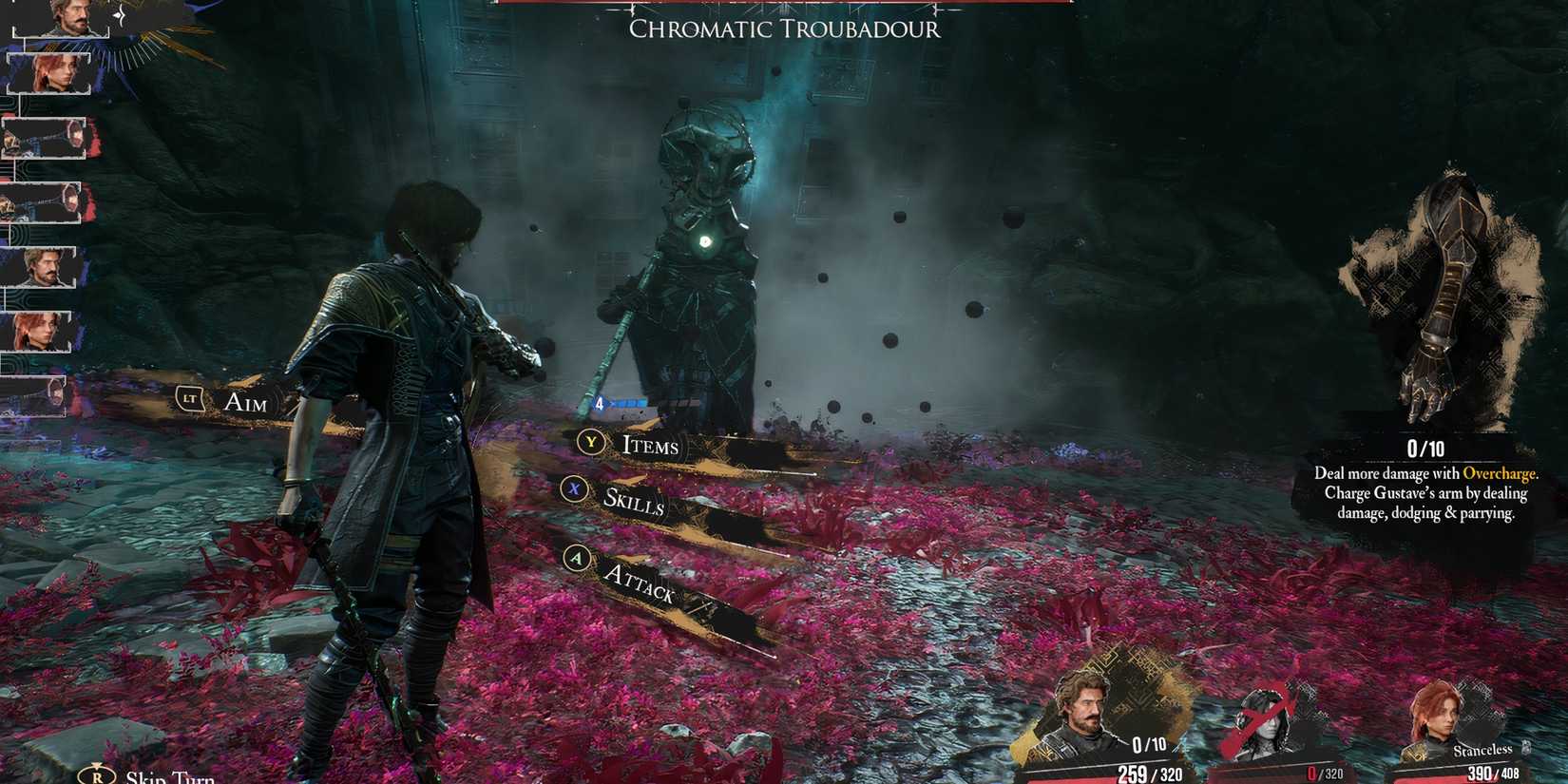Click the R prompt icon beside Skip Turn

tap(99, 774)
